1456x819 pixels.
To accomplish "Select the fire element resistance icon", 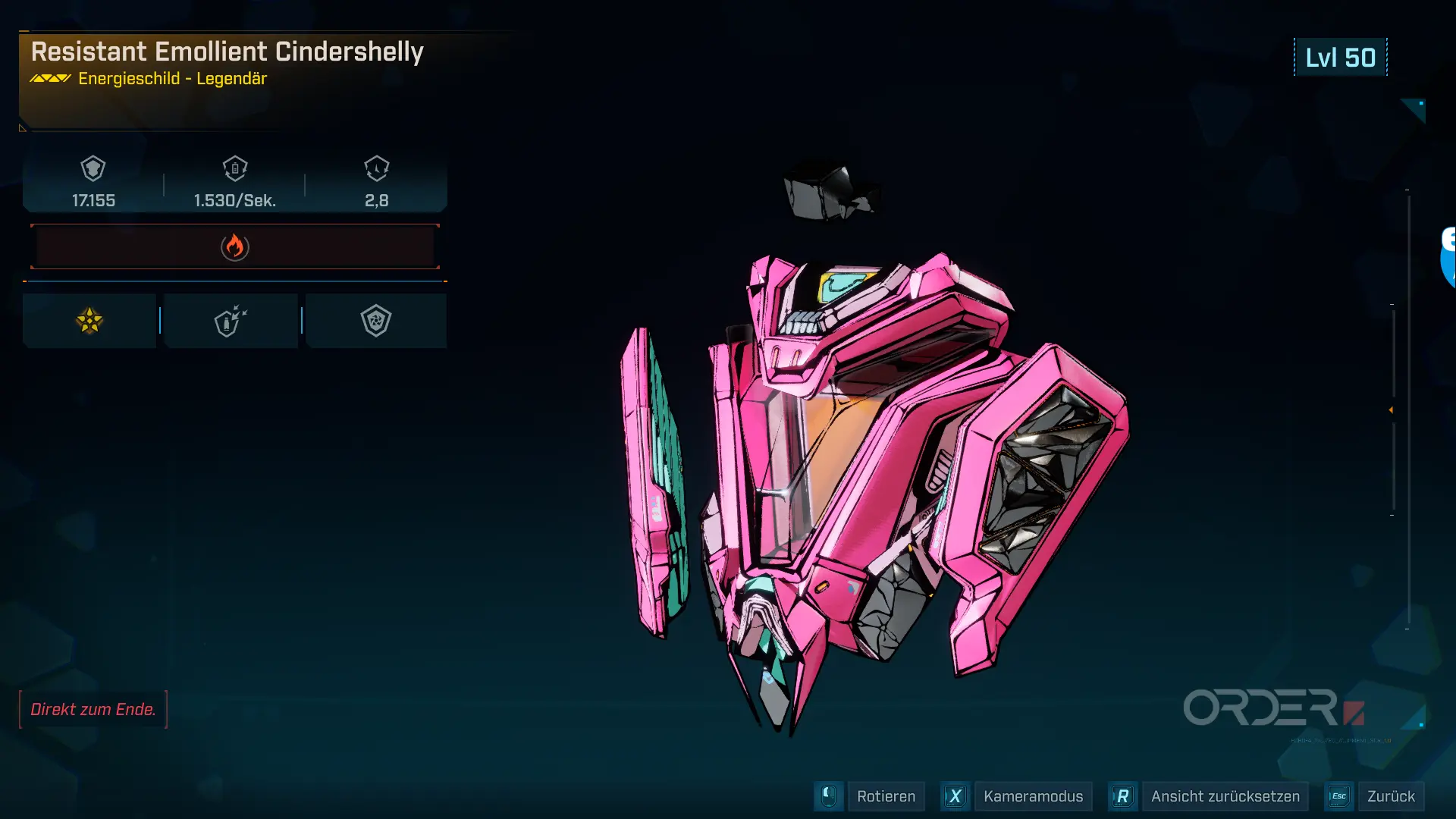I will (234, 246).
